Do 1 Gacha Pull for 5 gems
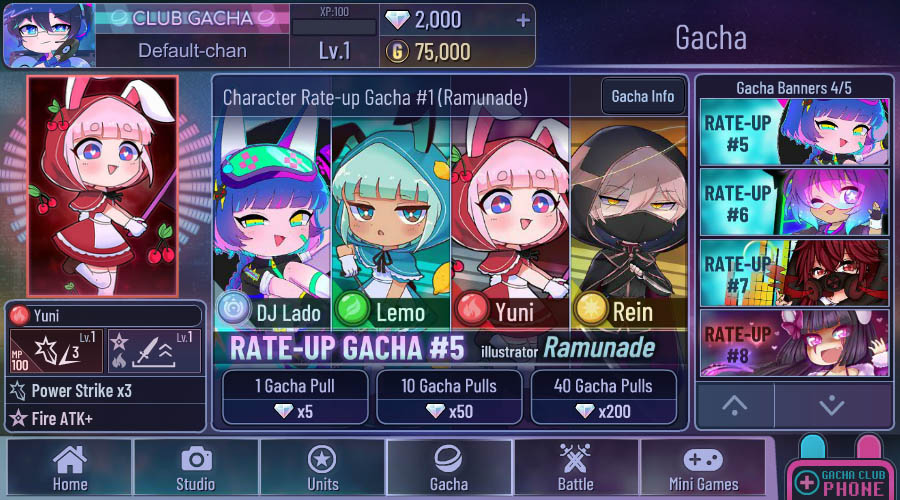Viewport: 900px width, 500px height. (294, 397)
